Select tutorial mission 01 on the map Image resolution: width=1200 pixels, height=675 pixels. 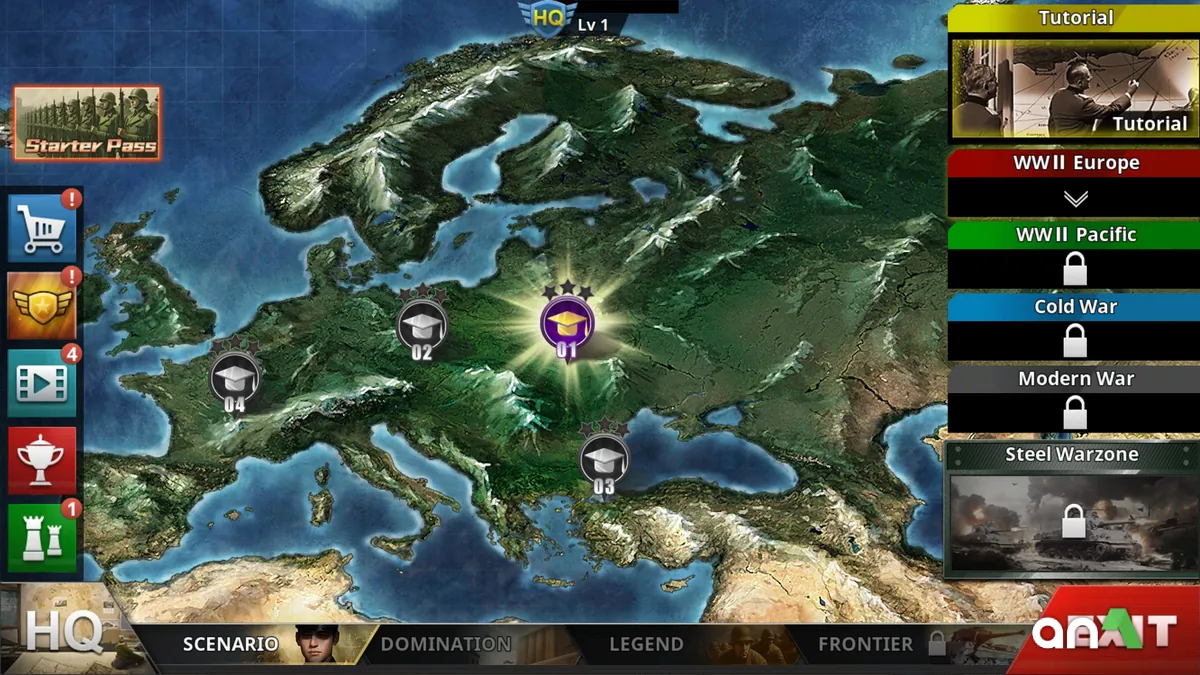[567, 324]
